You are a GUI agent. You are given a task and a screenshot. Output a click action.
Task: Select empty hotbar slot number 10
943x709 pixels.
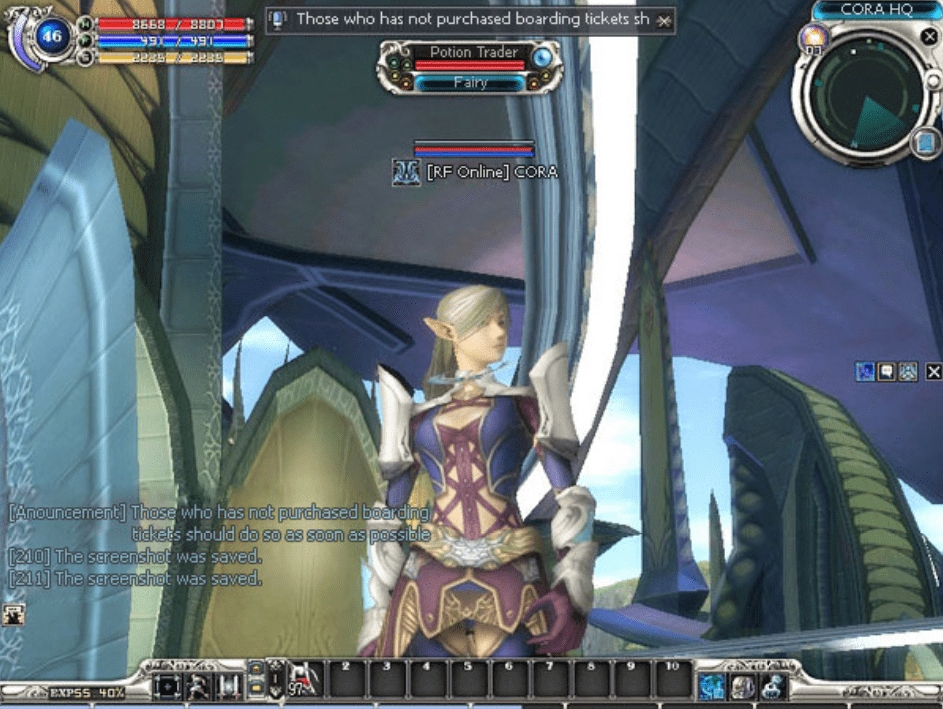tap(672, 681)
